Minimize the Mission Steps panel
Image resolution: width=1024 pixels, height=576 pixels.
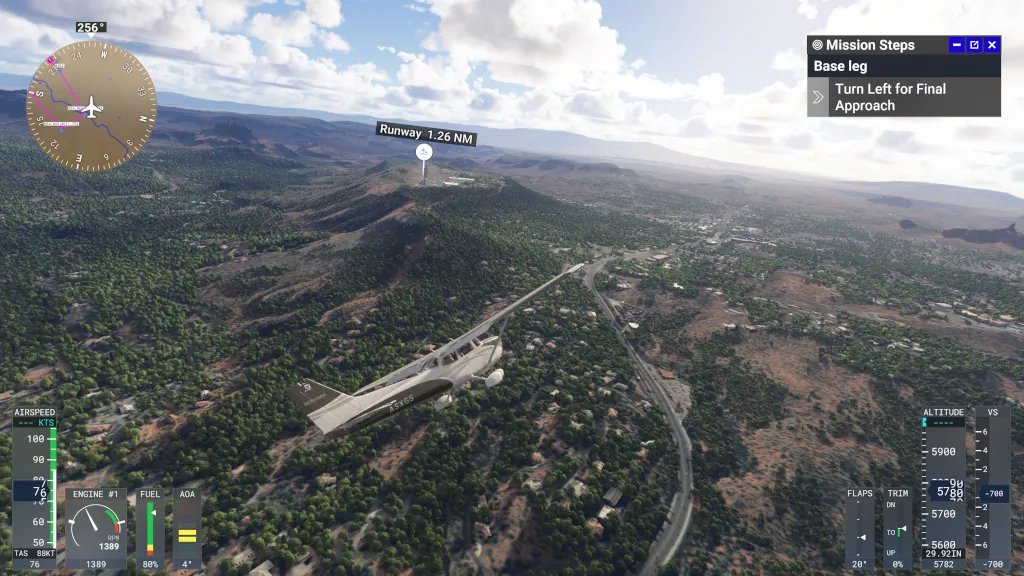pos(956,45)
